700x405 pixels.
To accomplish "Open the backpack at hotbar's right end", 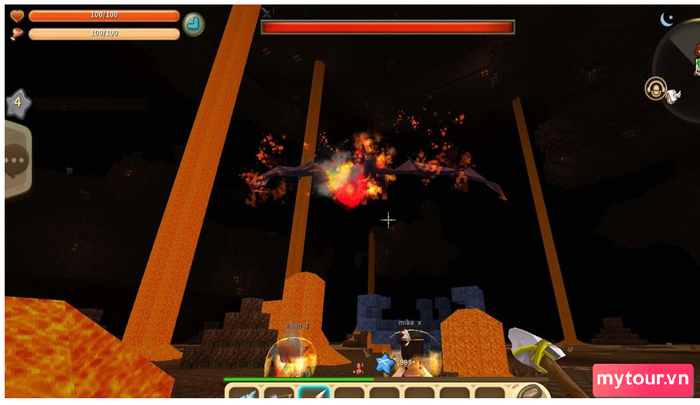I will tap(534, 394).
